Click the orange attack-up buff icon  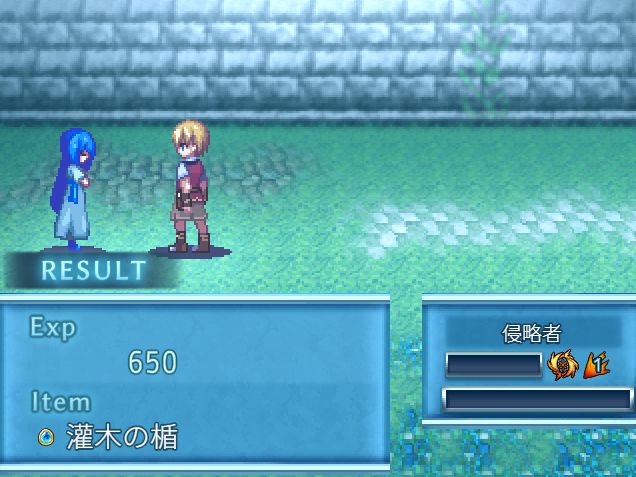tap(597, 366)
